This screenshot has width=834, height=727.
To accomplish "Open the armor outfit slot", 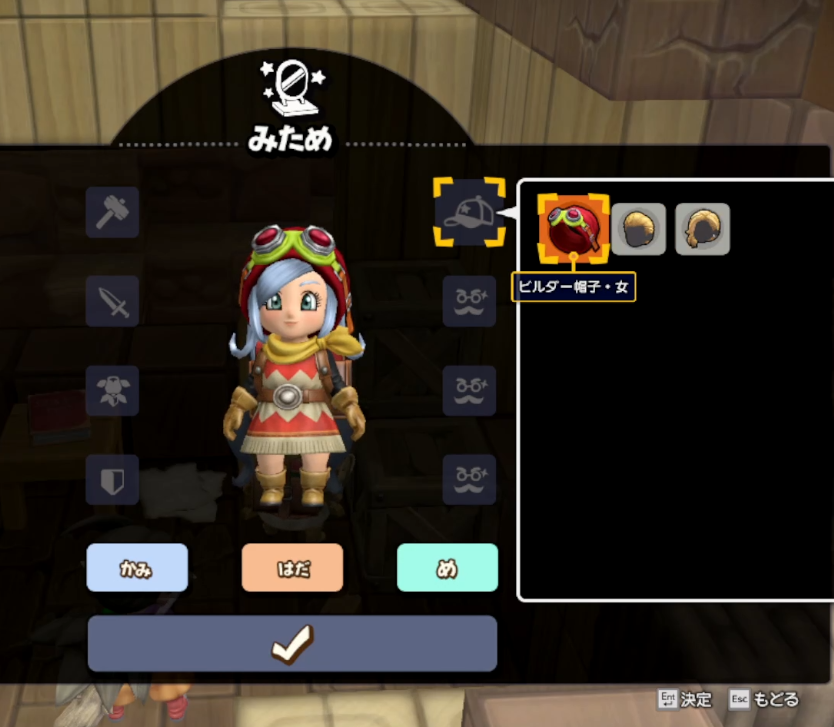I will pyautogui.click(x=112, y=390).
